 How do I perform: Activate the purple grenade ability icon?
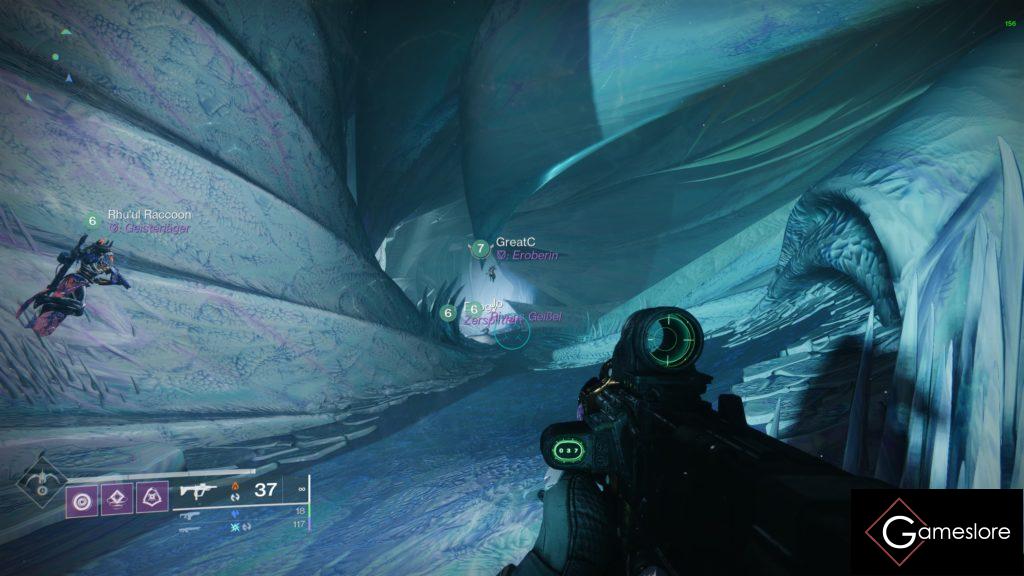(81, 500)
